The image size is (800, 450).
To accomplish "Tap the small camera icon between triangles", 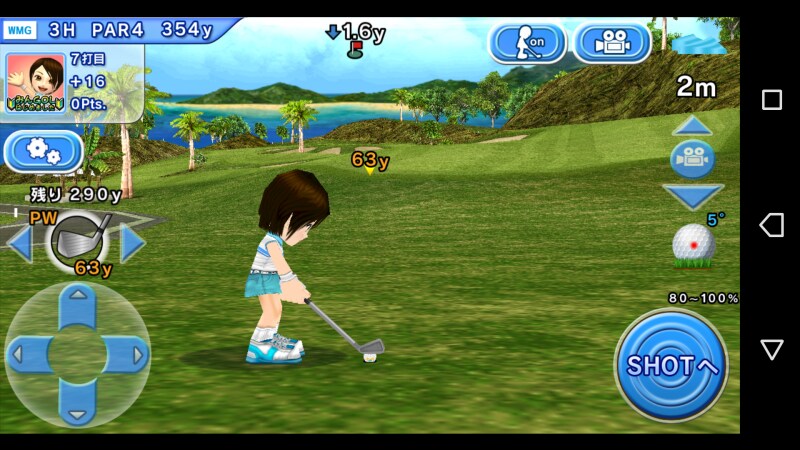I will pos(692,160).
